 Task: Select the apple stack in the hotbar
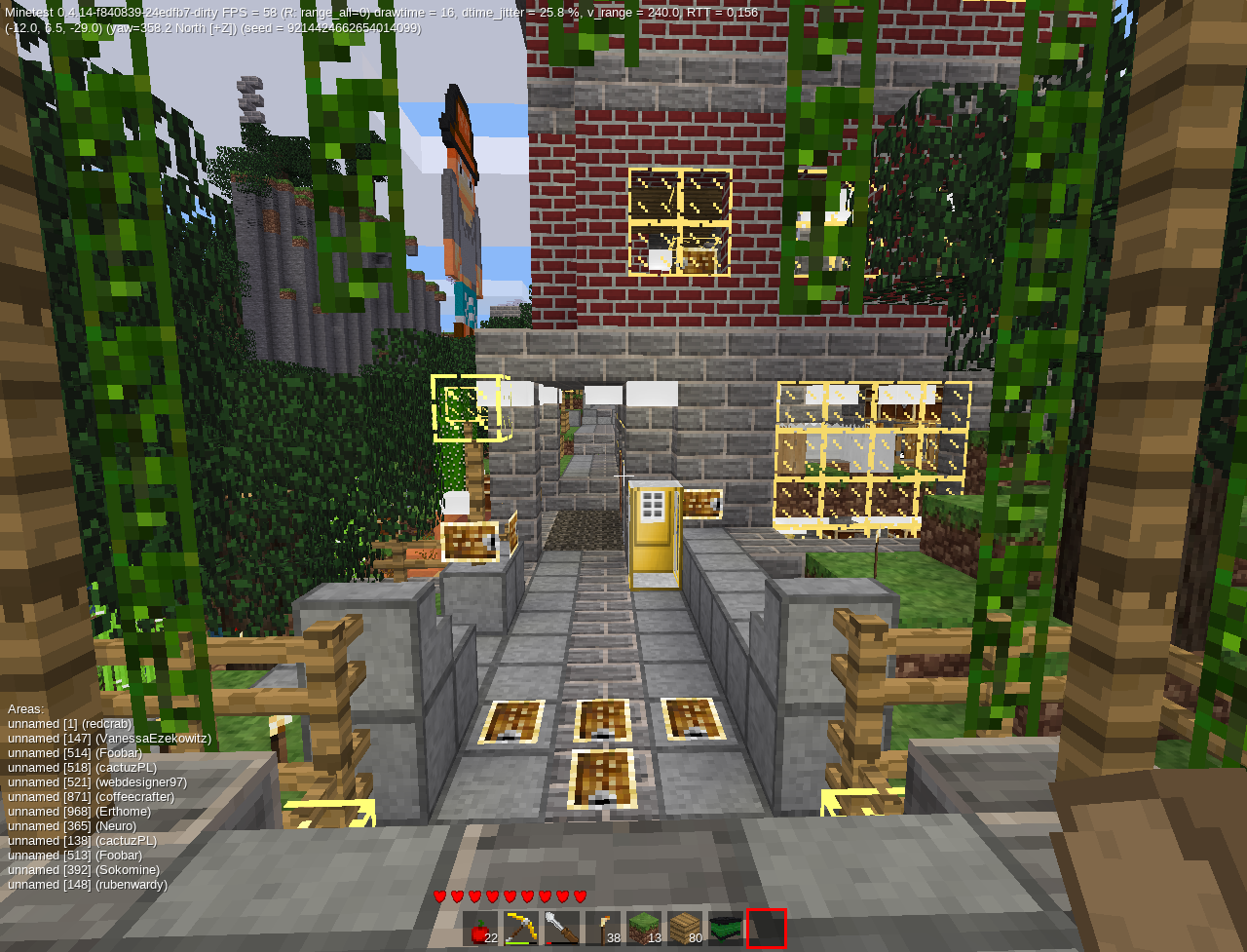(480, 929)
